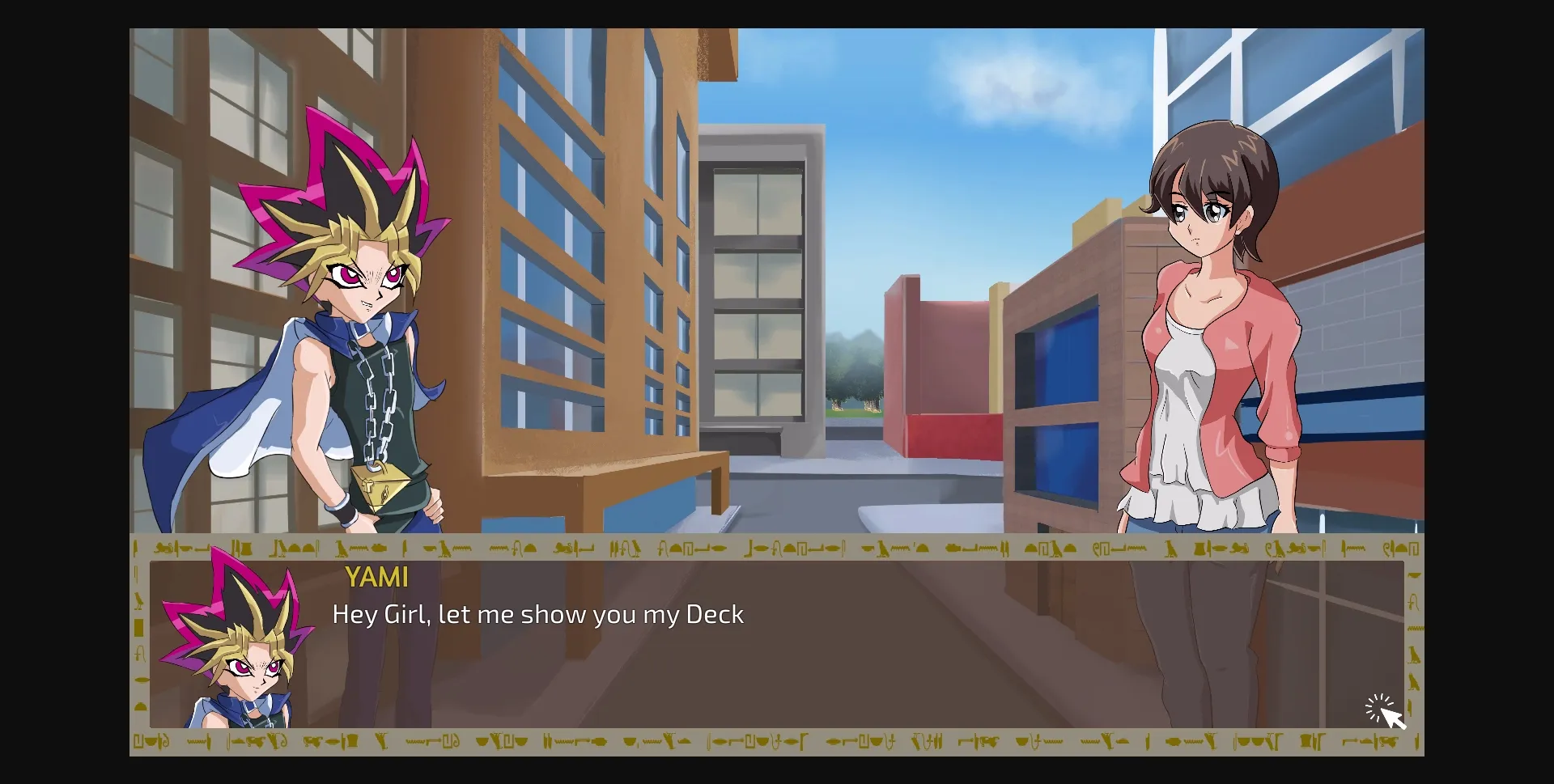Click the cursor arrow icon near the dialogue corner
This screenshot has width=1554, height=784.
pos(1393,716)
